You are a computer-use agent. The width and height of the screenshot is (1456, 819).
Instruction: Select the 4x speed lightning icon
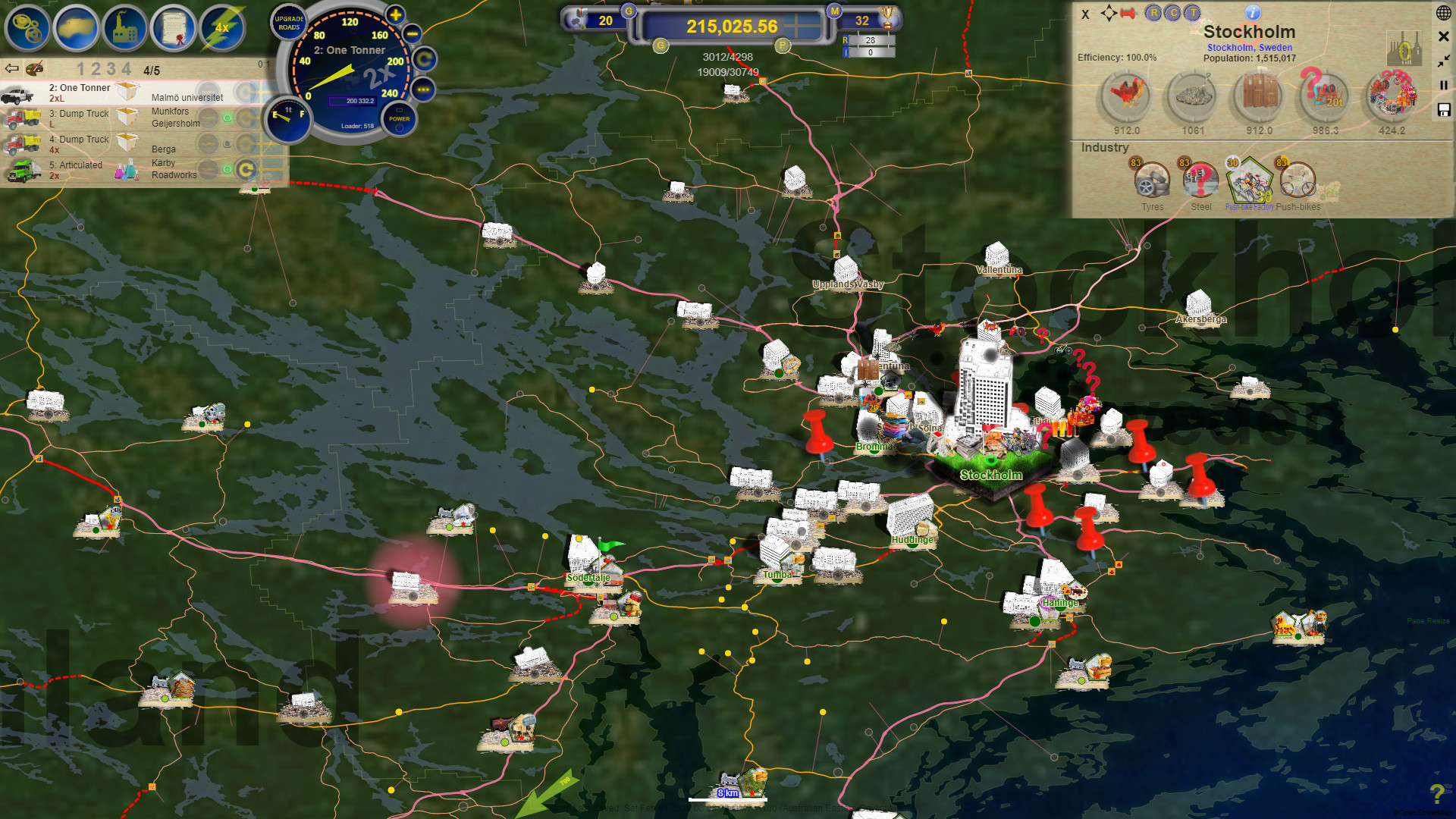[222, 28]
